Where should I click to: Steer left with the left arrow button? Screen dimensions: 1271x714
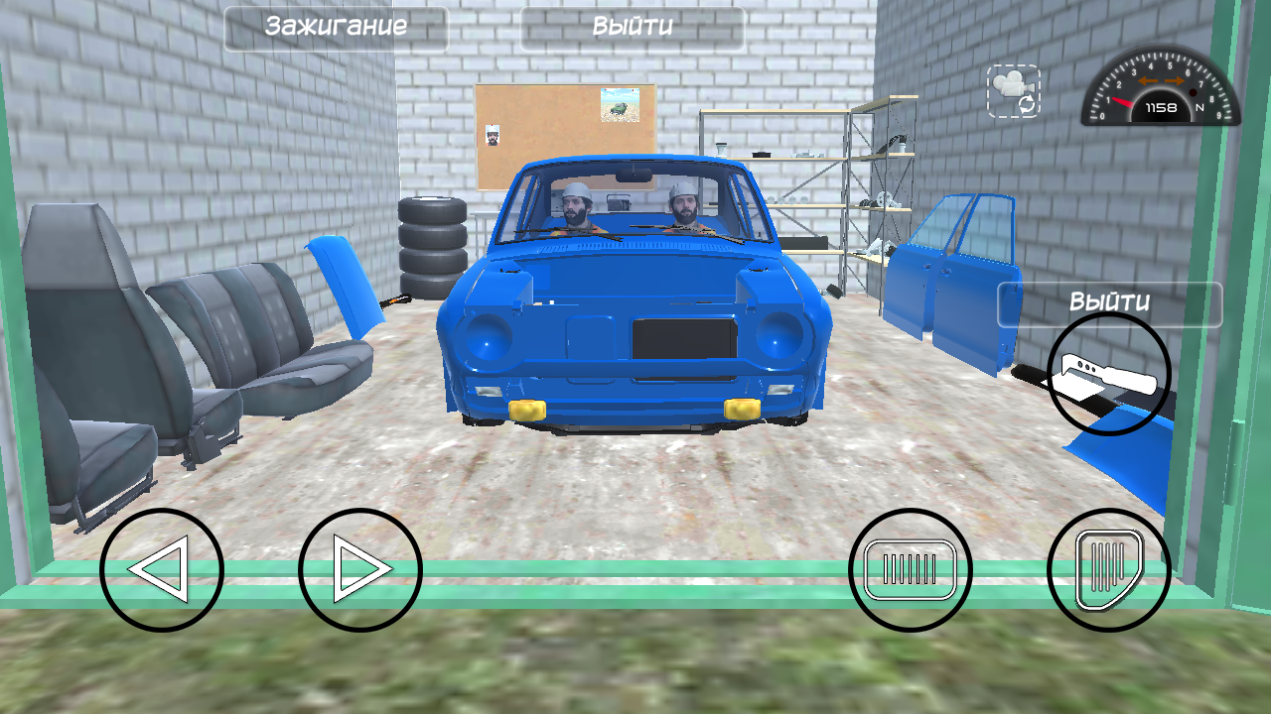[161, 570]
